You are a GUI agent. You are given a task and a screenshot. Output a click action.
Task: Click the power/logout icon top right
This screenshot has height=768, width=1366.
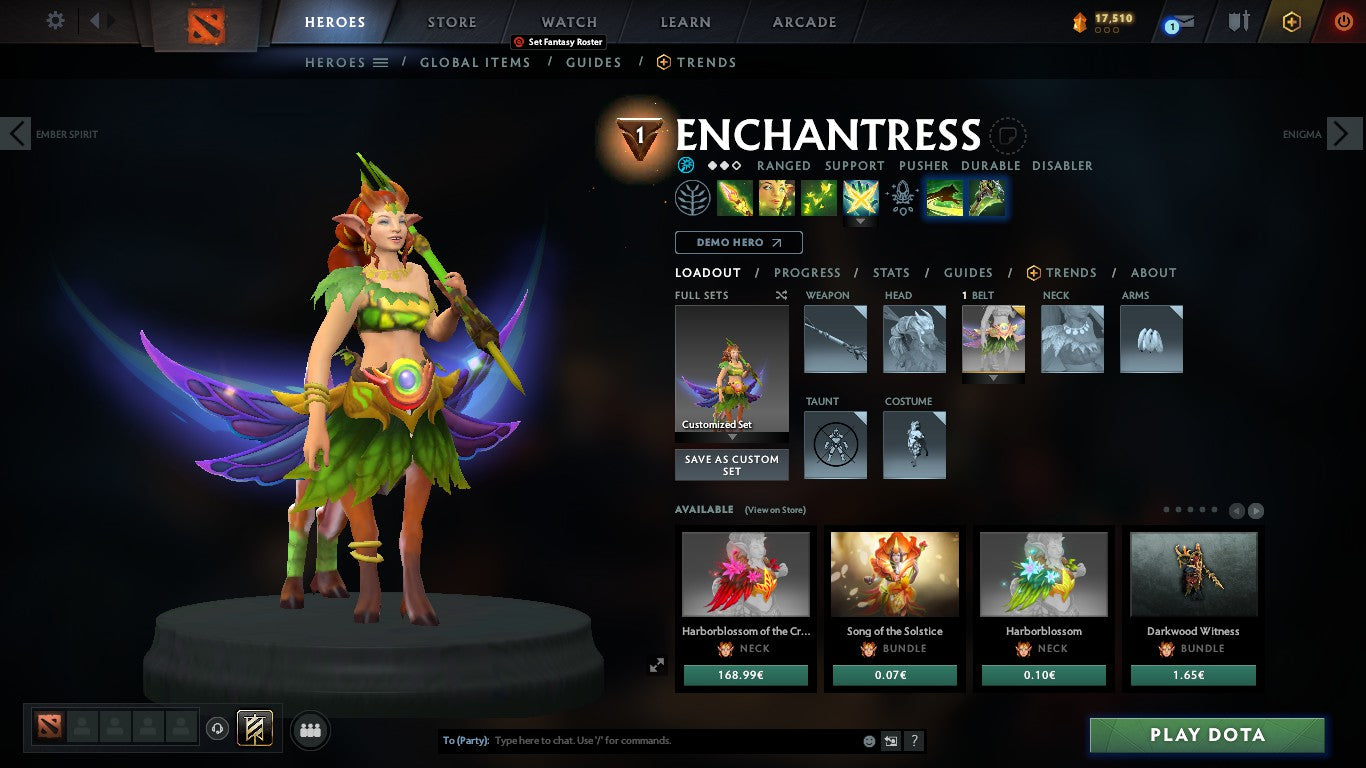pos(1344,21)
